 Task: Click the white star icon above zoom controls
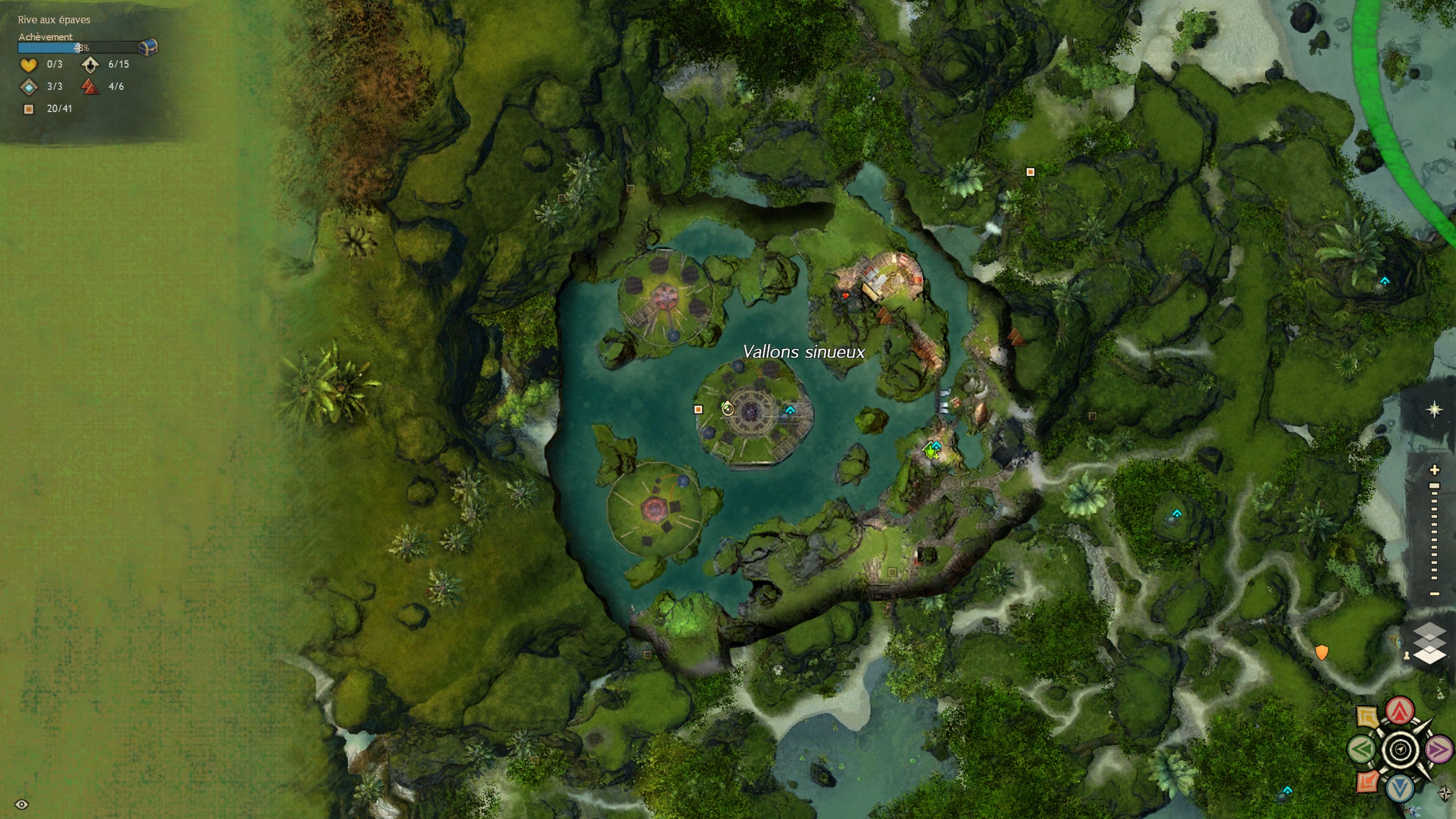coord(1434,409)
